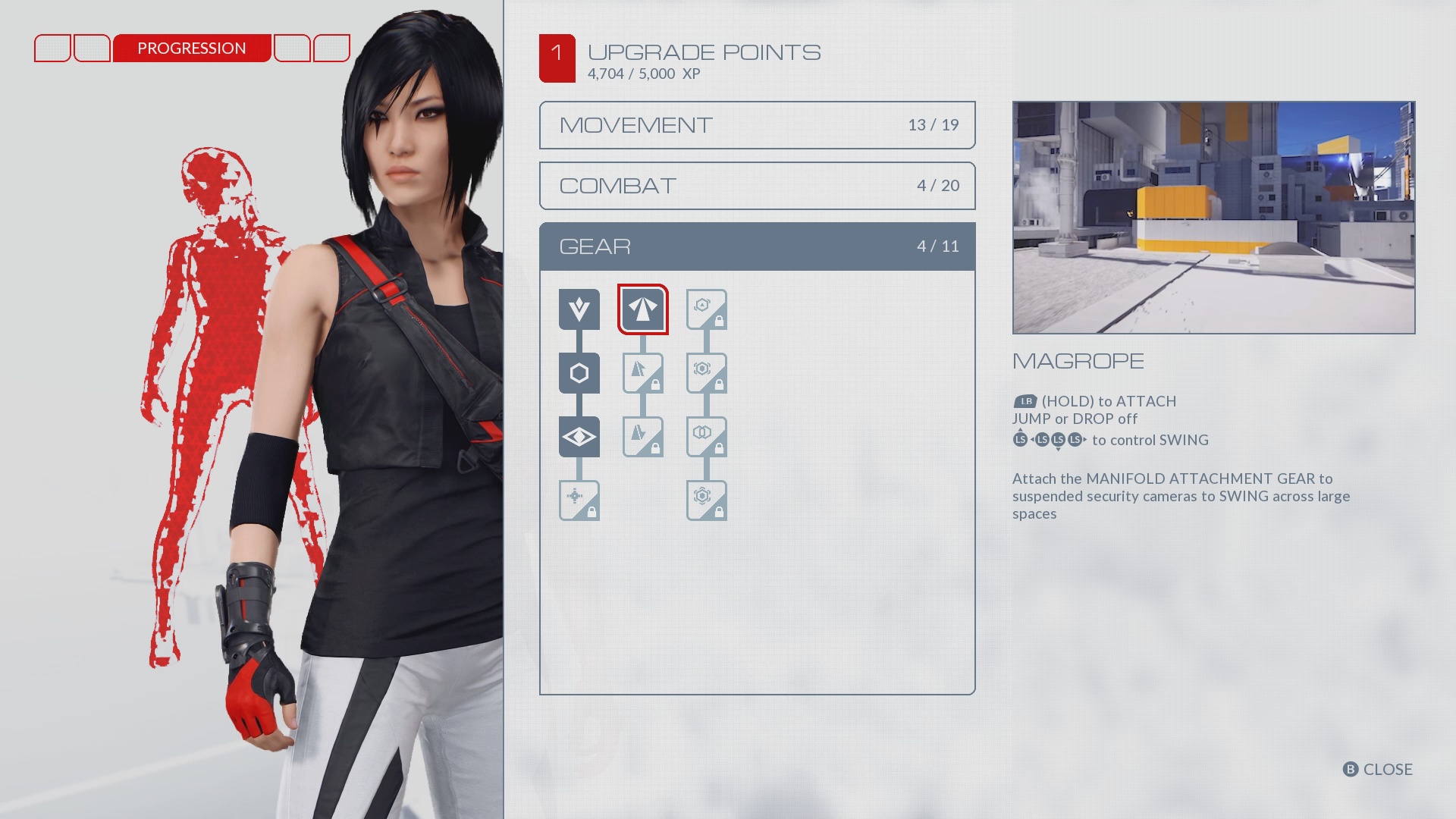The width and height of the screenshot is (1456, 819).
Task: Select the downward chevron gear upgrade
Action: click(x=579, y=309)
